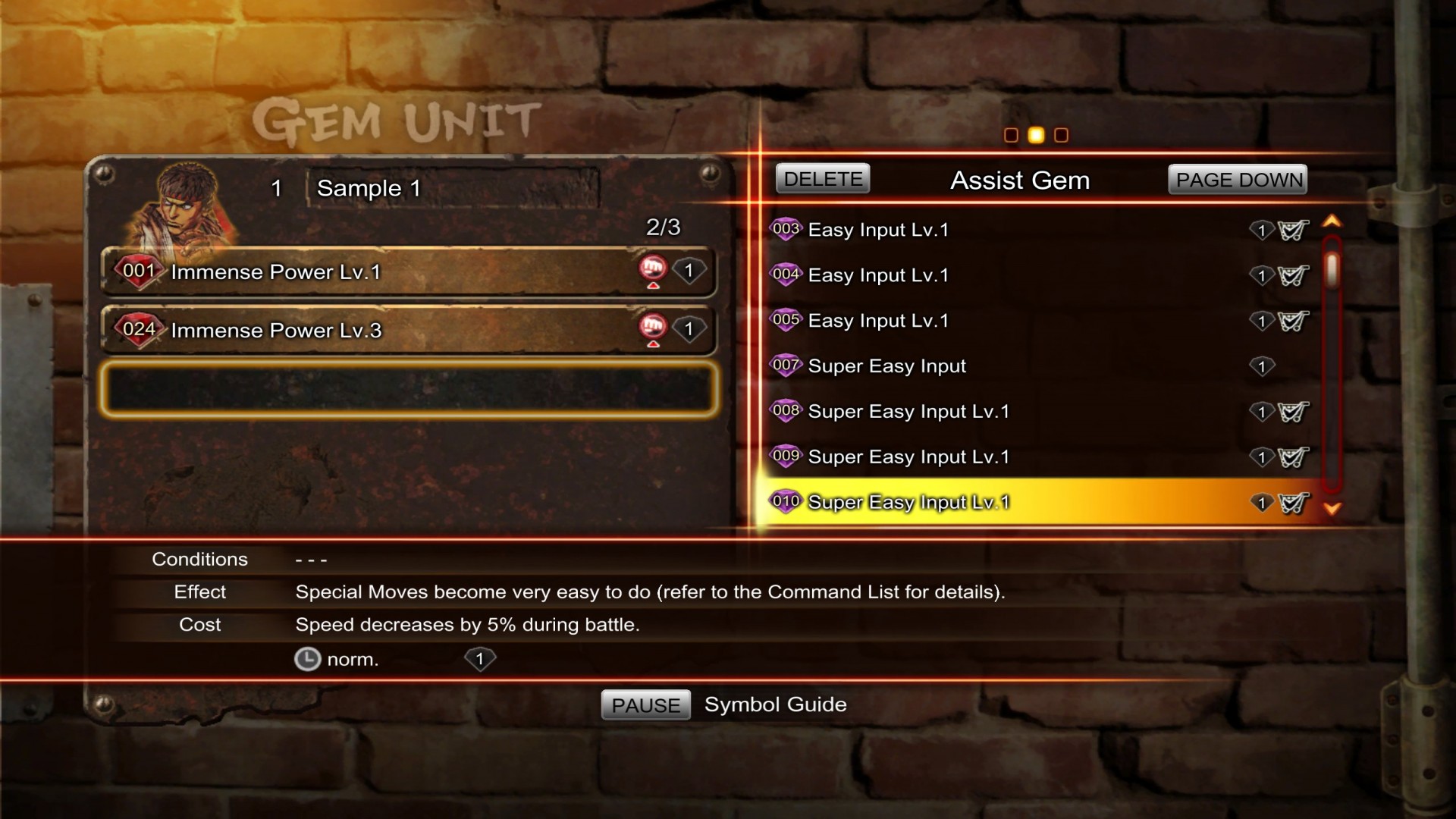Viewport: 1456px width, 819px height.
Task: Click the up arrow above the gem list scrollbar
Action: (x=1332, y=221)
